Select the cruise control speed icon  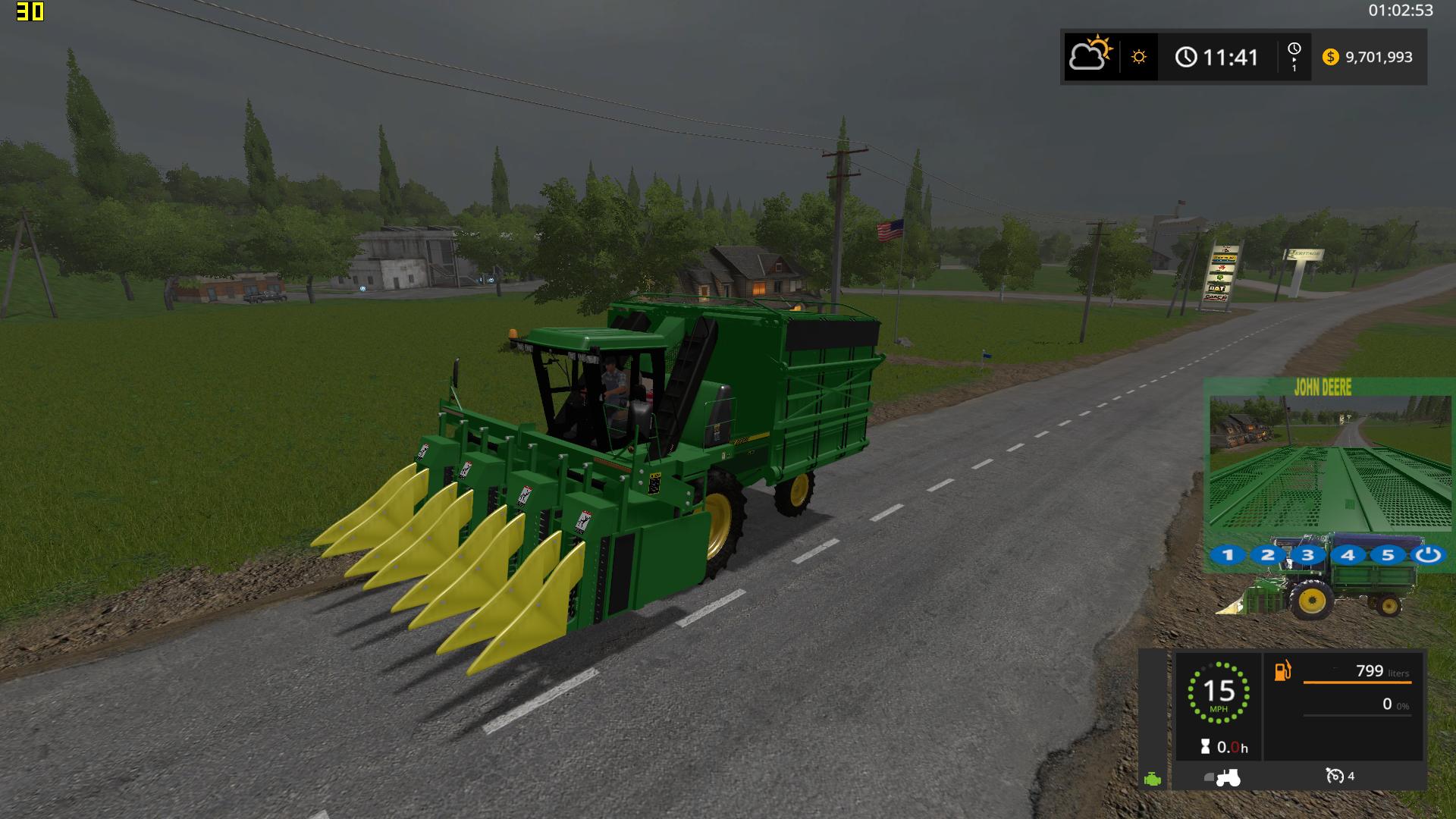(x=1335, y=776)
